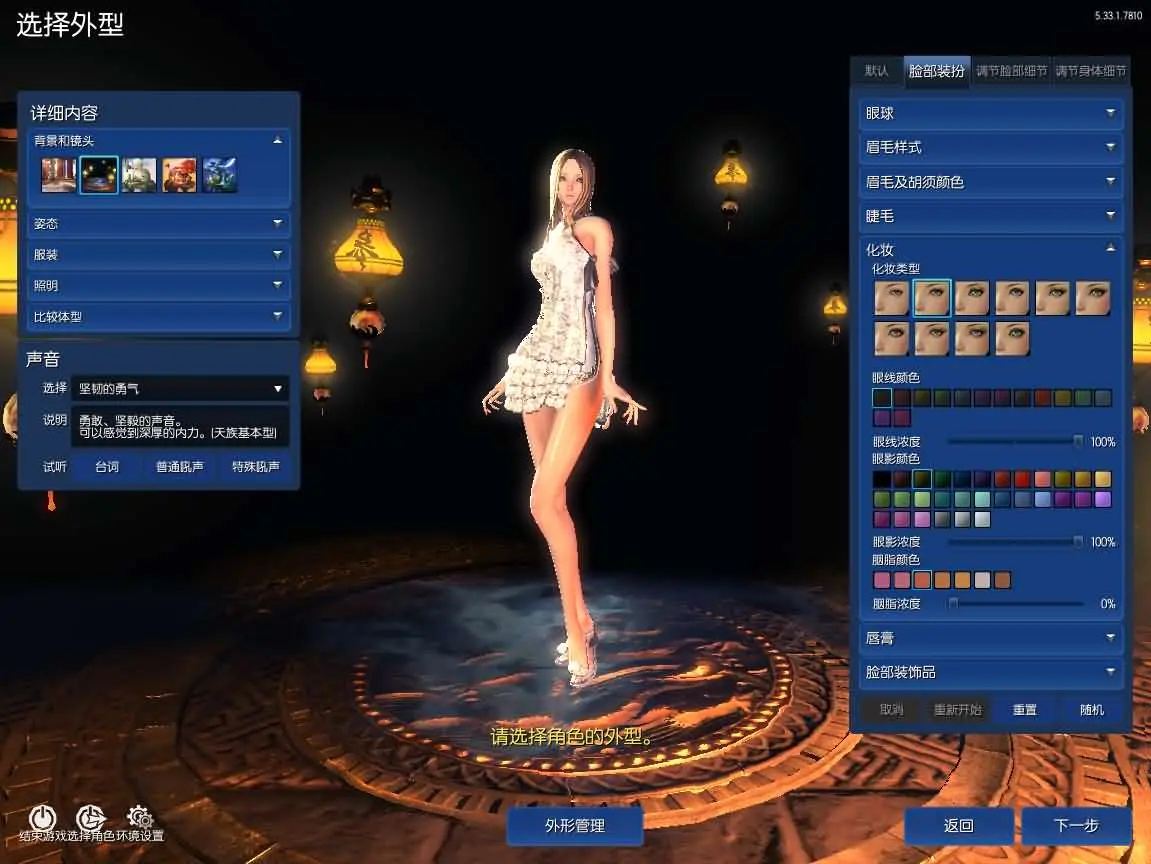Switch to the 默认 tab
This screenshot has height=864, width=1151.
point(876,71)
